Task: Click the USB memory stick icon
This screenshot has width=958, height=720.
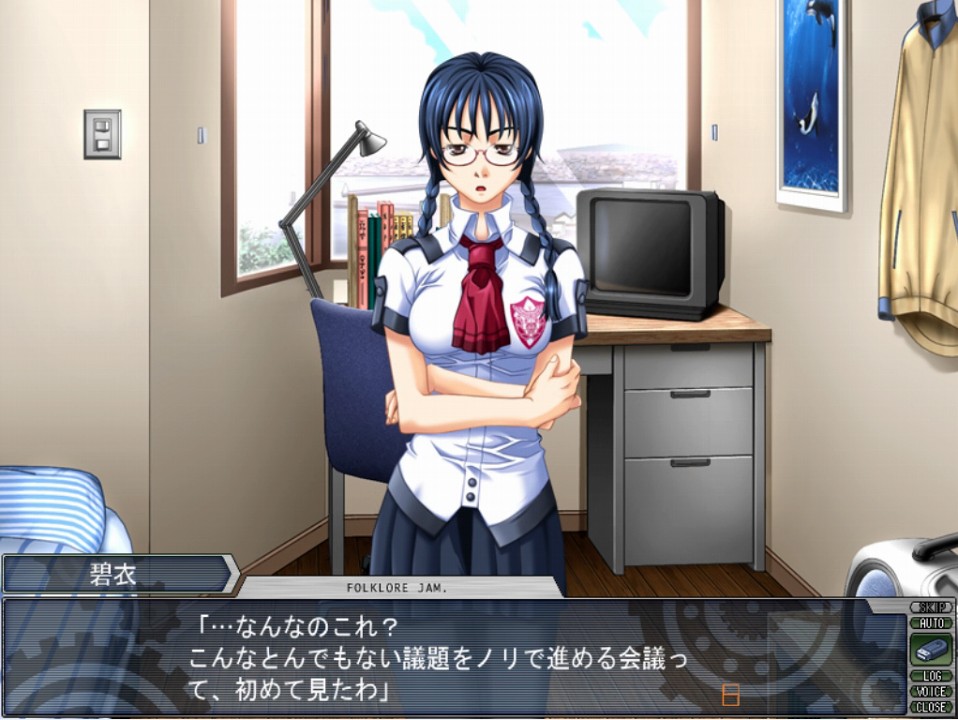Action: pos(930,649)
